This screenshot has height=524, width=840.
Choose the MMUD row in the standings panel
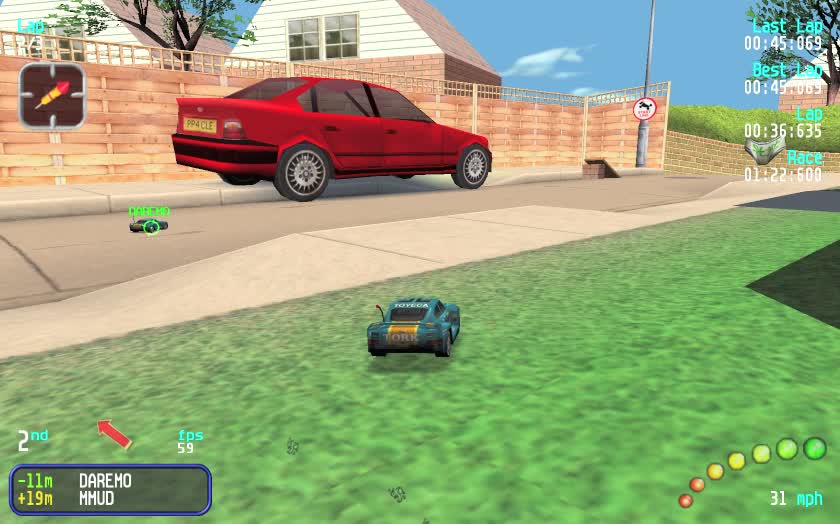click(110, 498)
